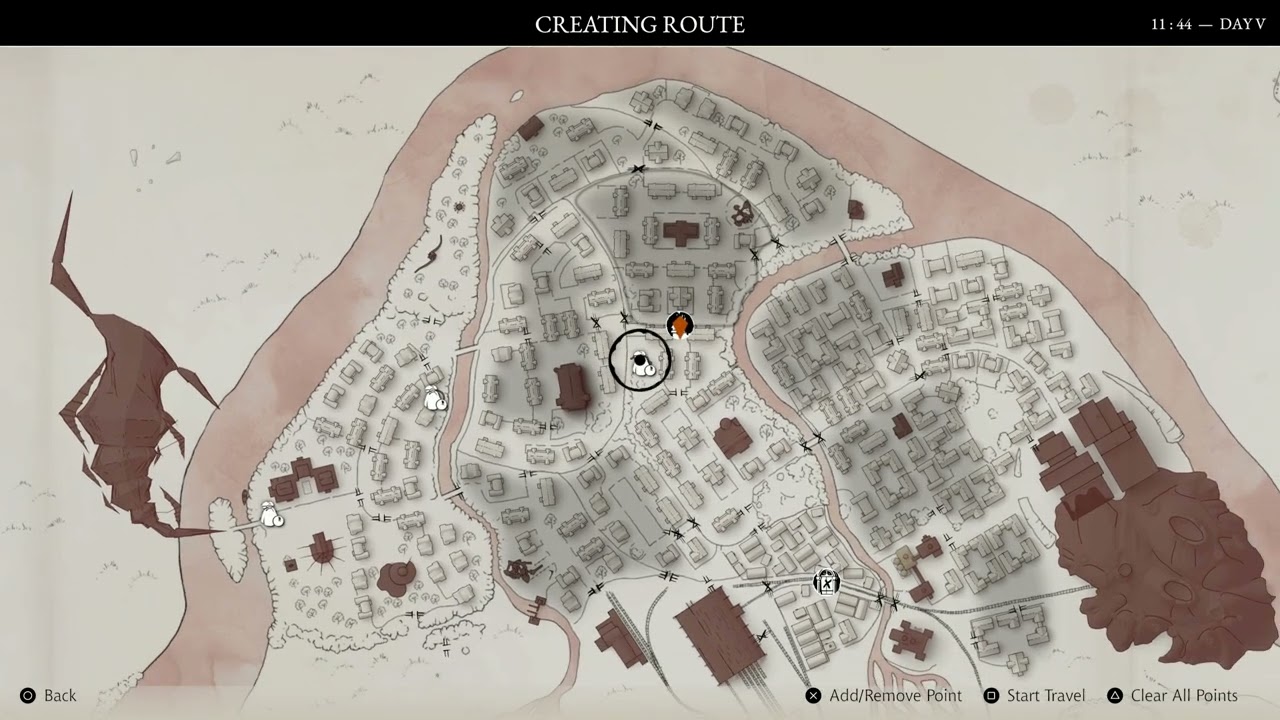Click the orange flame objective marker

(679, 327)
